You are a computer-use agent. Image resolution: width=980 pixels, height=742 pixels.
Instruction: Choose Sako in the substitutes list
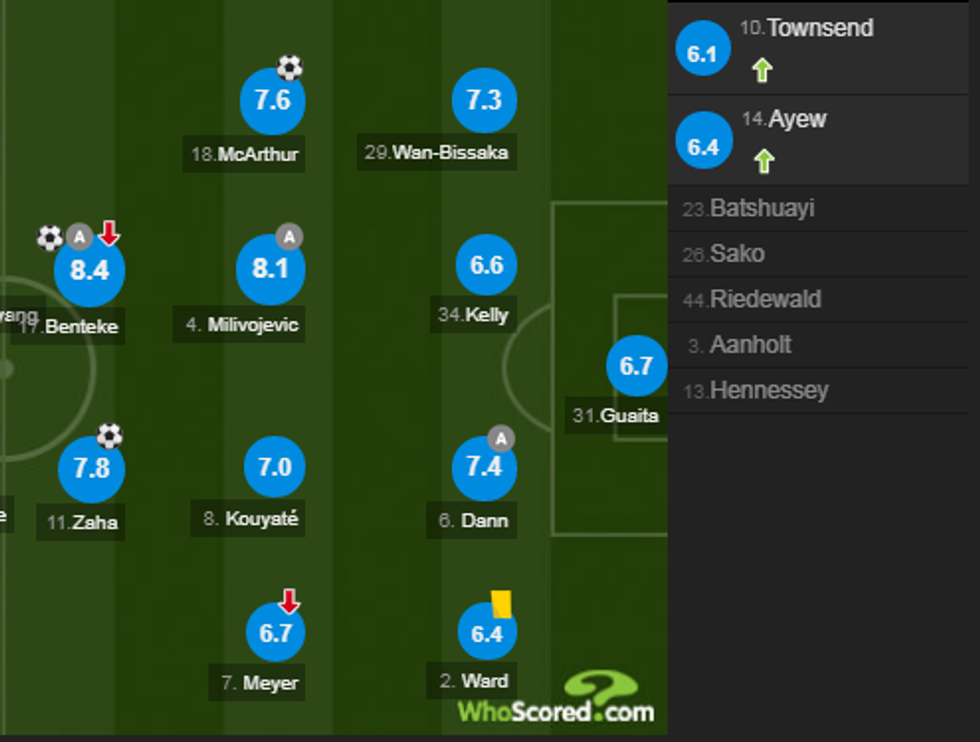click(736, 254)
